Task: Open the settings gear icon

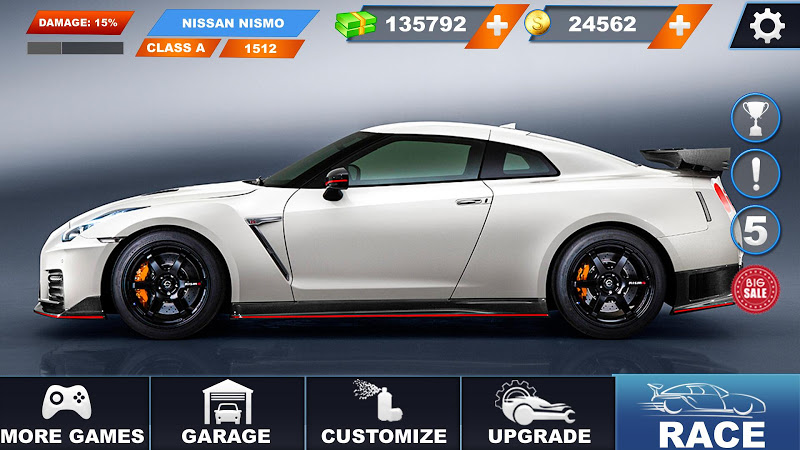Action: [767, 26]
